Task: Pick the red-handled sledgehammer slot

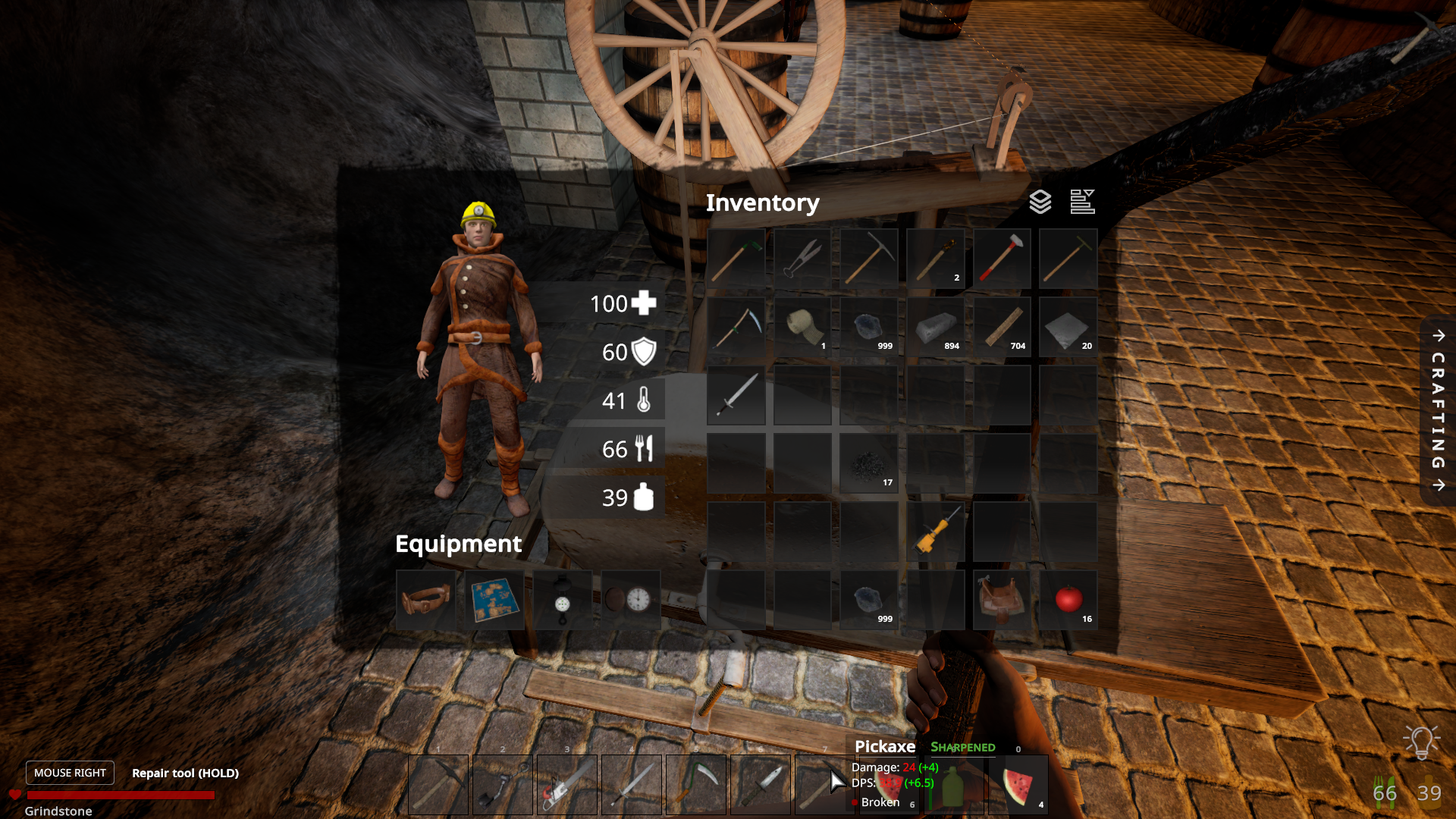Action: coord(1002,259)
